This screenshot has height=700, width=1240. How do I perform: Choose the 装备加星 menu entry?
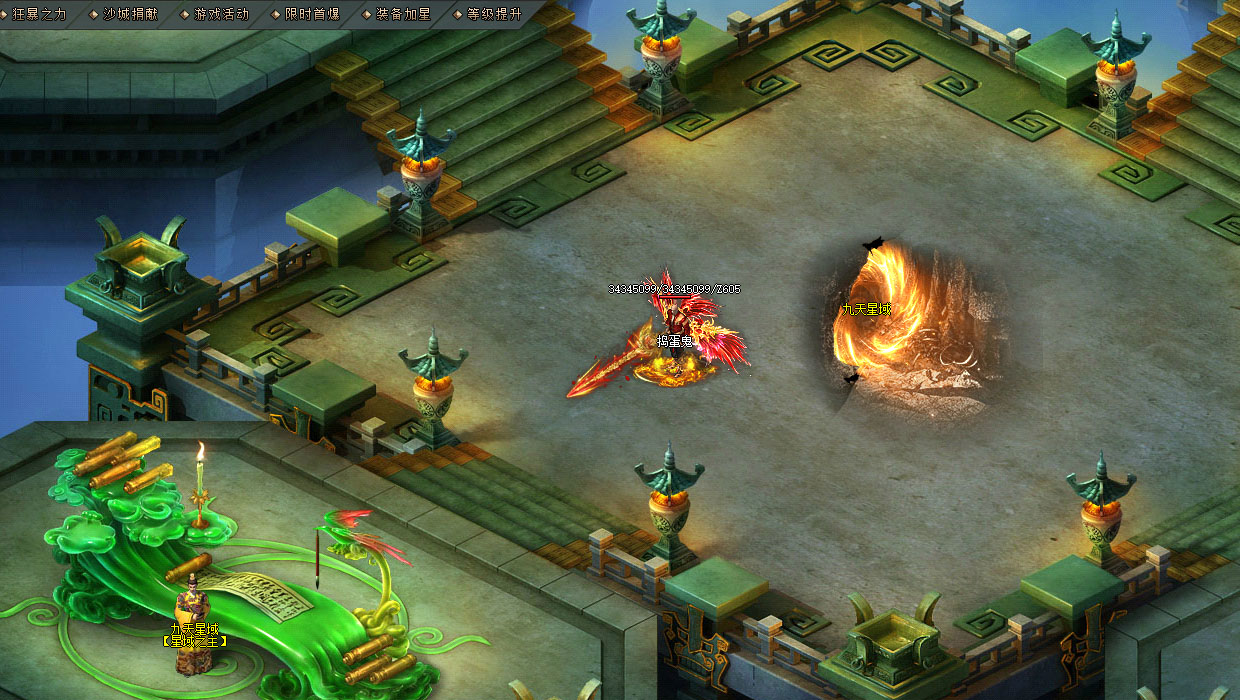[403, 14]
